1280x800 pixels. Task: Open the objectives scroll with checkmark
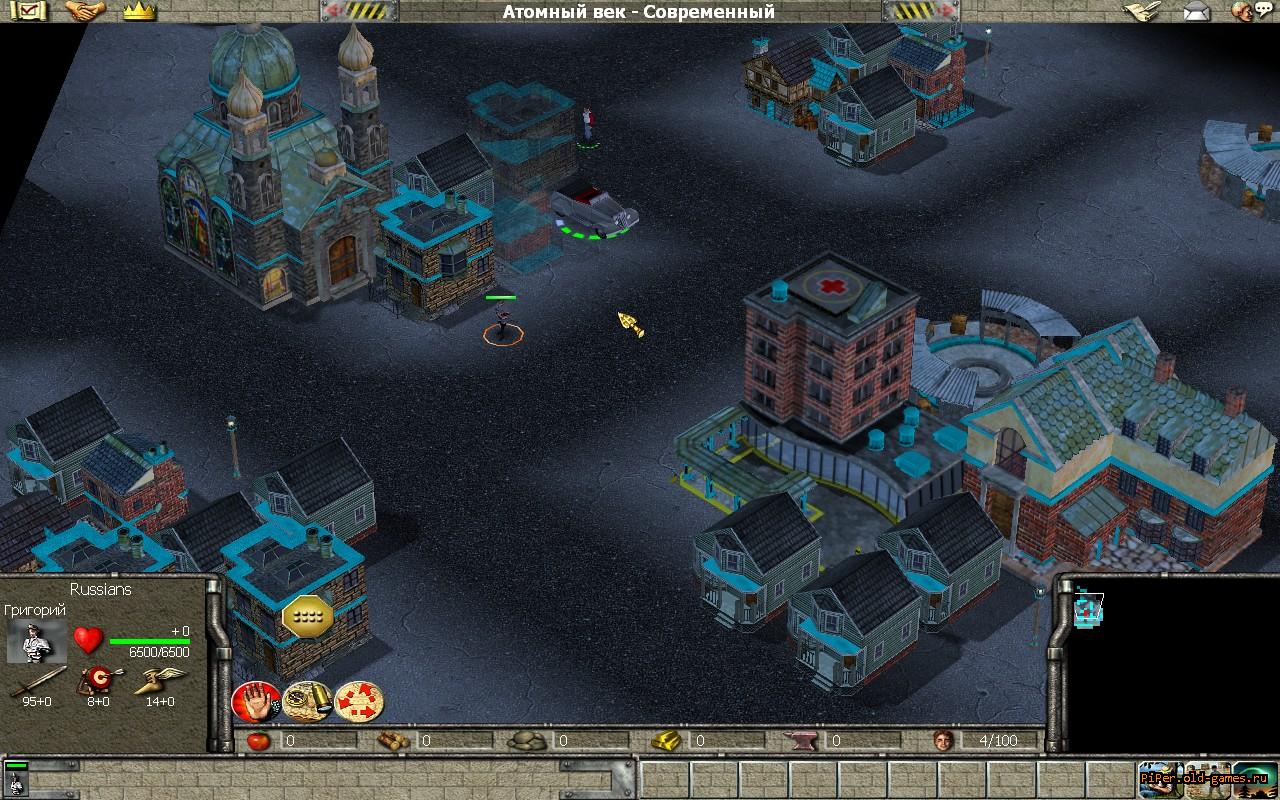pyautogui.click(x=31, y=11)
